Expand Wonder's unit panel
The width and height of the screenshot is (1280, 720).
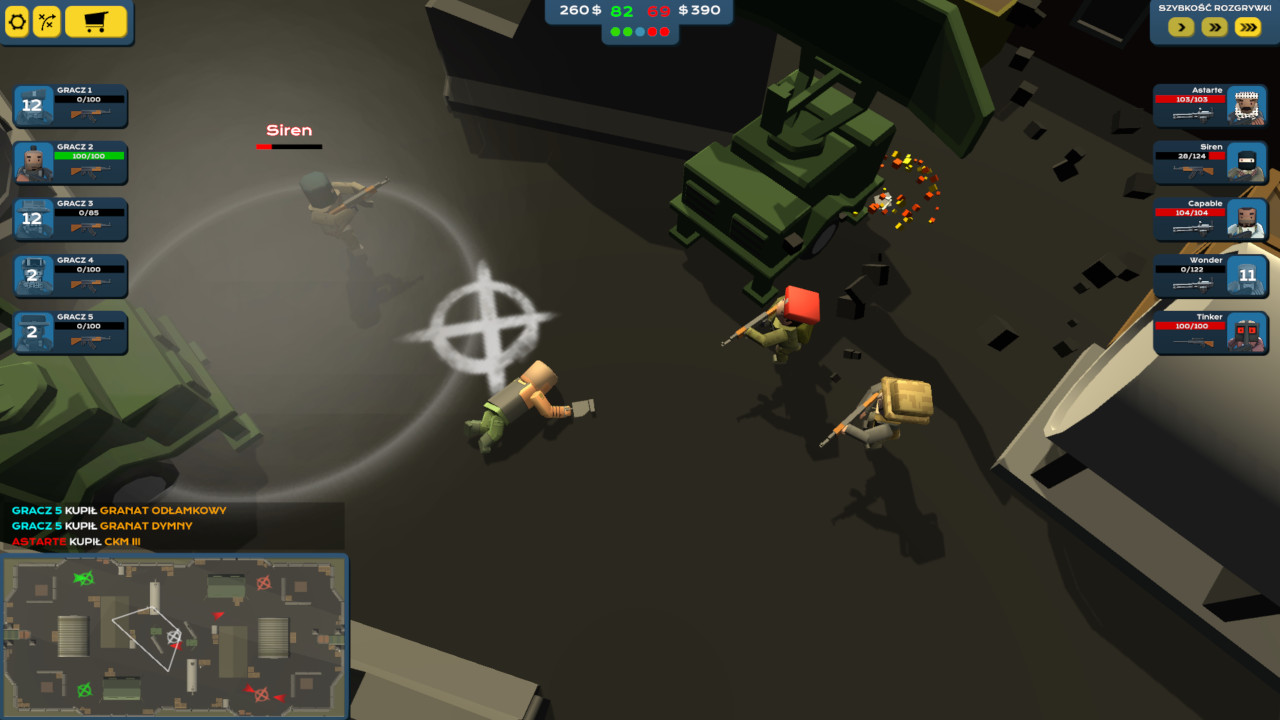[x=1210, y=276]
